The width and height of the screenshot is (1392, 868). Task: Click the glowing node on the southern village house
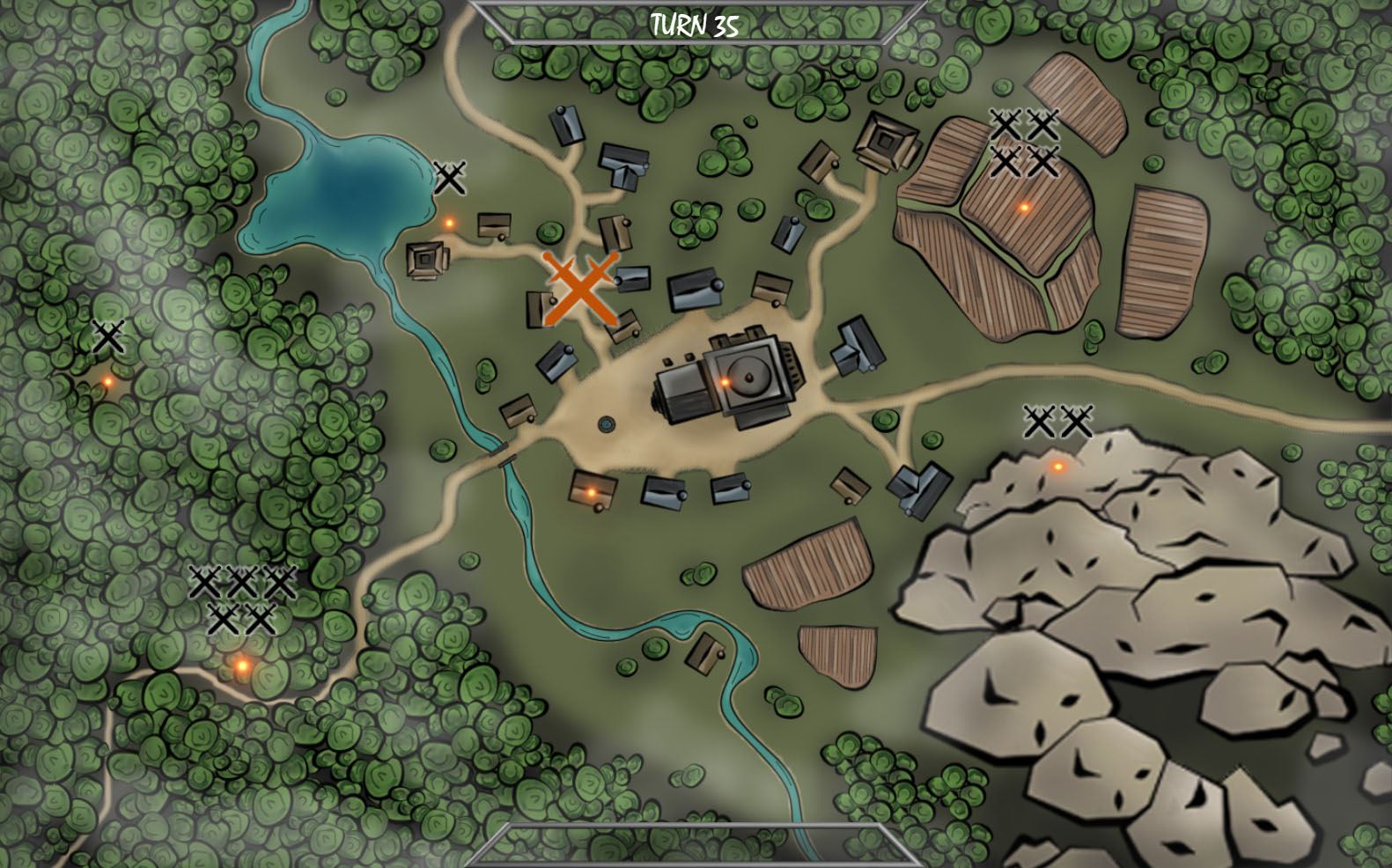(x=592, y=492)
